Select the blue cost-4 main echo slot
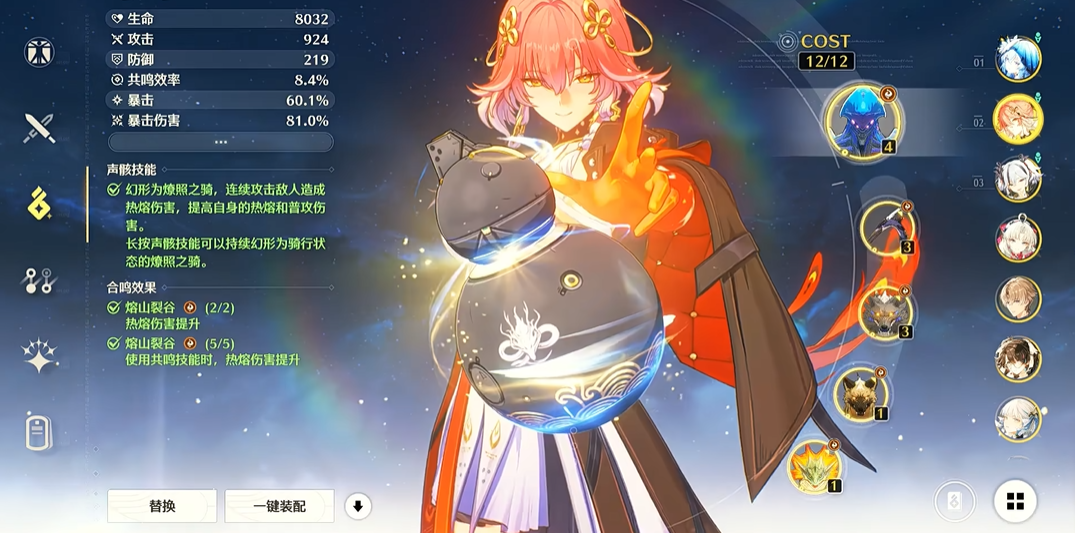The height and width of the screenshot is (533, 1075). click(x=862, y=120)
